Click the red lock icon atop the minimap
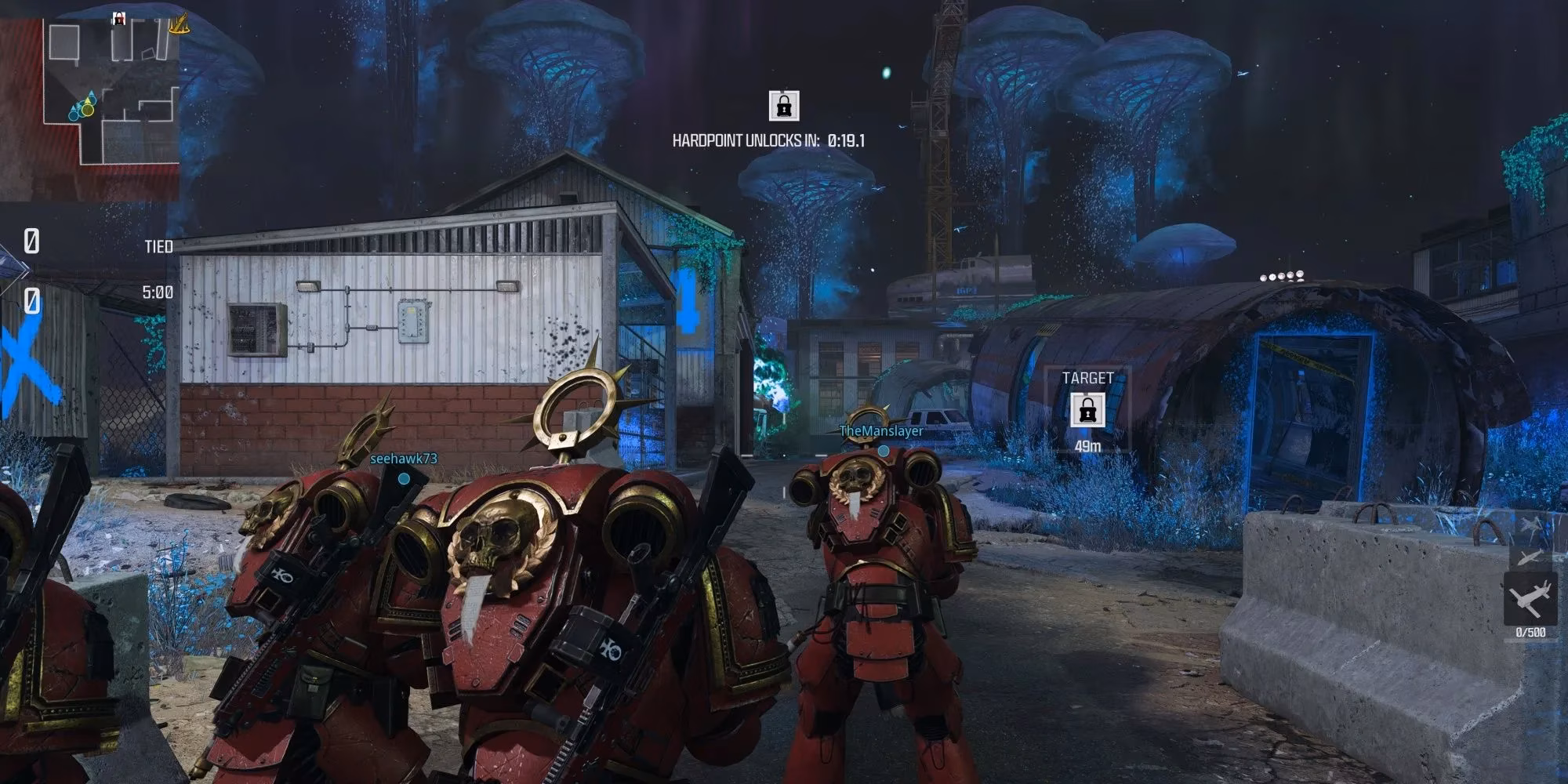Viewport: 1568px width, 784px height. pos(118,20)
